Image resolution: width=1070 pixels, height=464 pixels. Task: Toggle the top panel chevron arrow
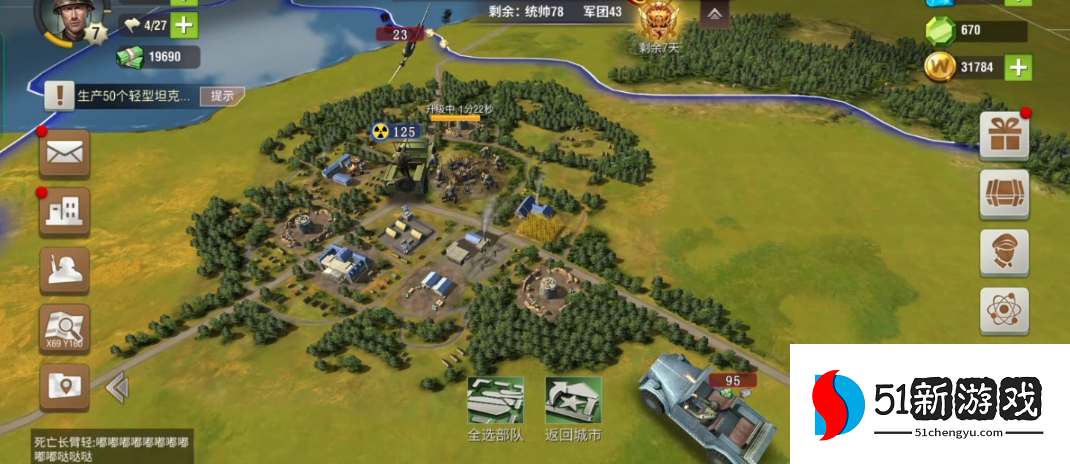714,14
